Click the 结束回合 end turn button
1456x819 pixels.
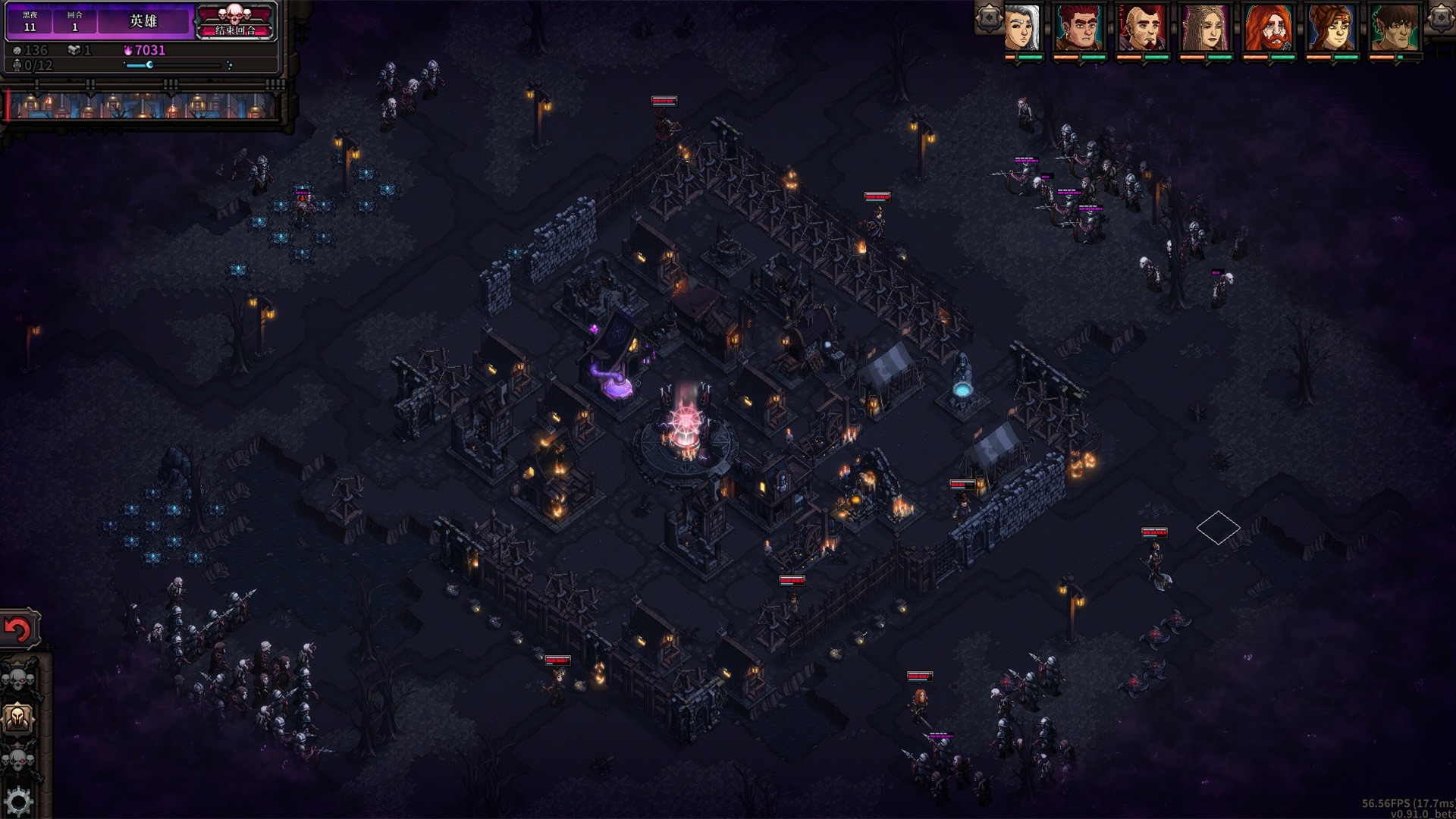point(235,23)
